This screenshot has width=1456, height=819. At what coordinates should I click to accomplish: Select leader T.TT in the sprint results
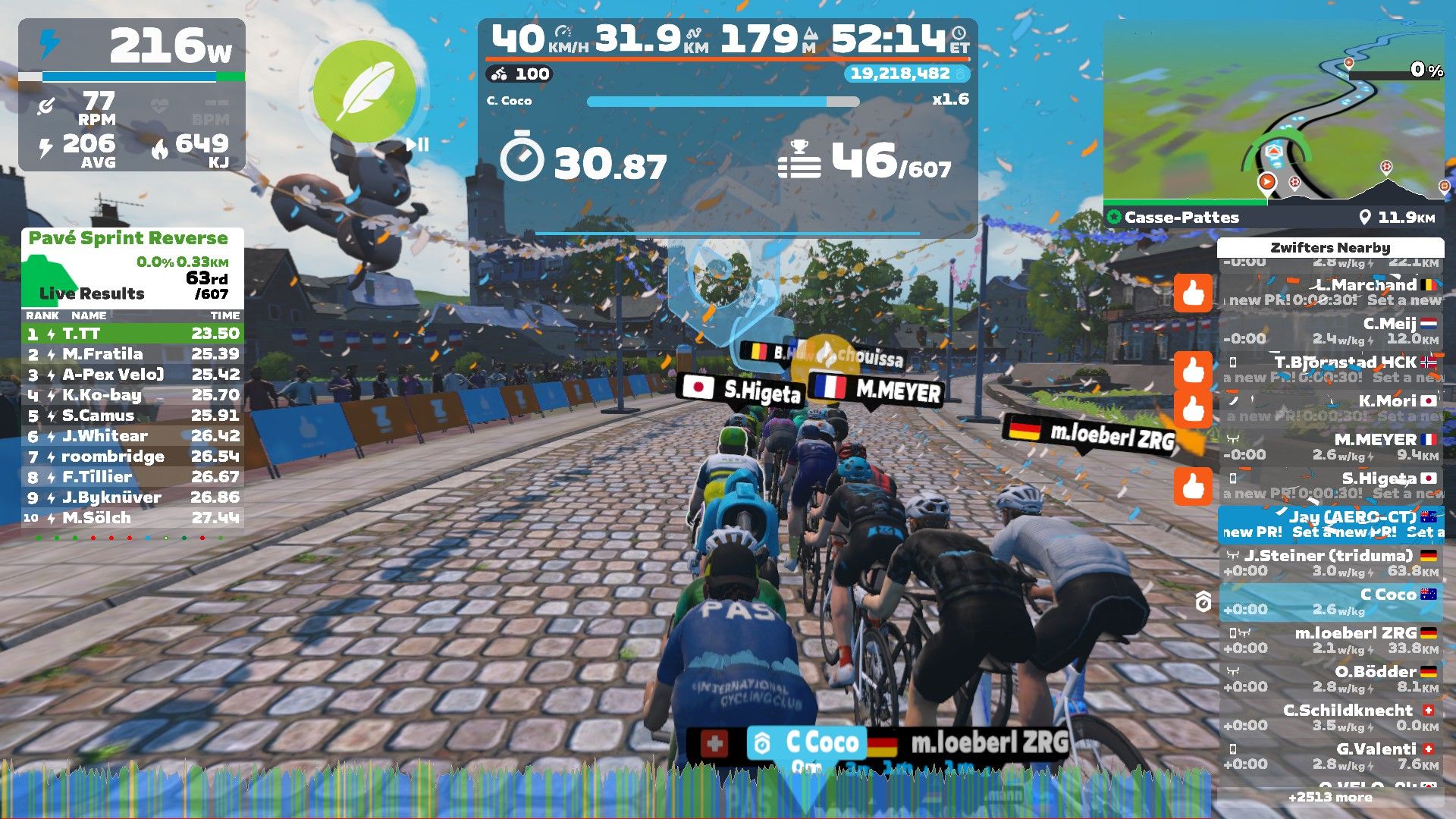tap(133, 334)
